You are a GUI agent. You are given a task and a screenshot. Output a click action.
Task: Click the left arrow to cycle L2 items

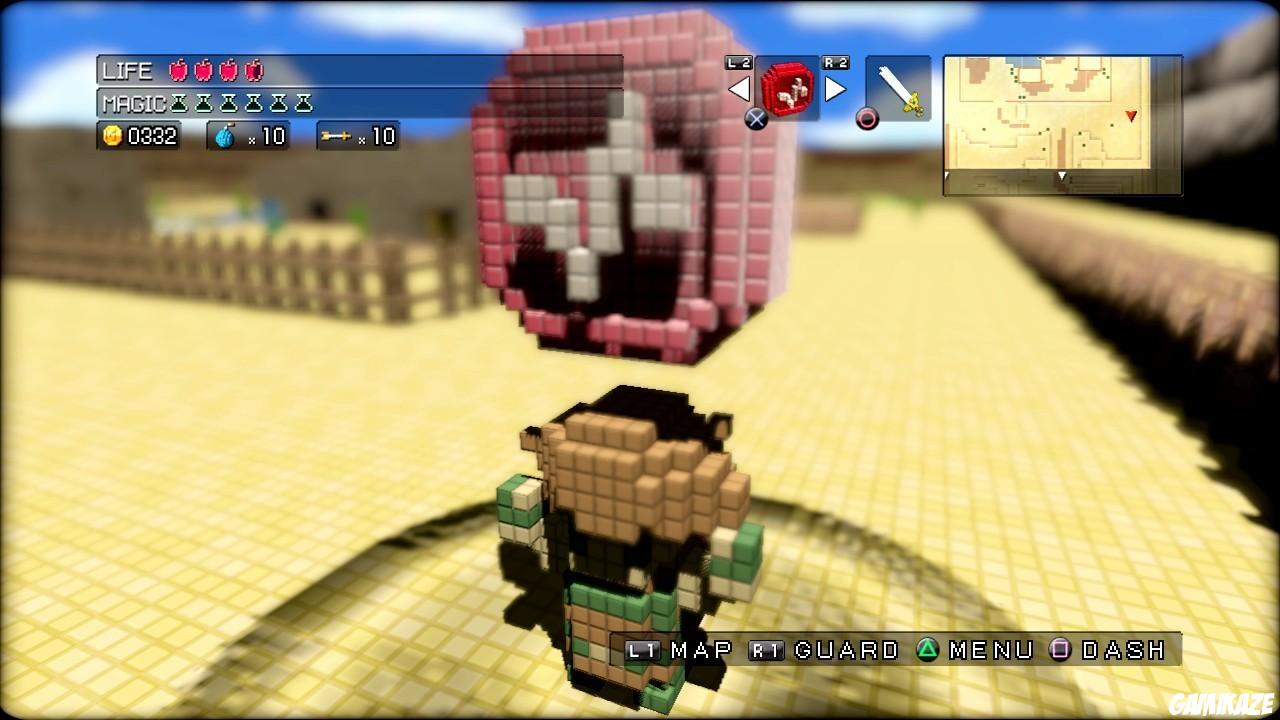pos(741,89)
